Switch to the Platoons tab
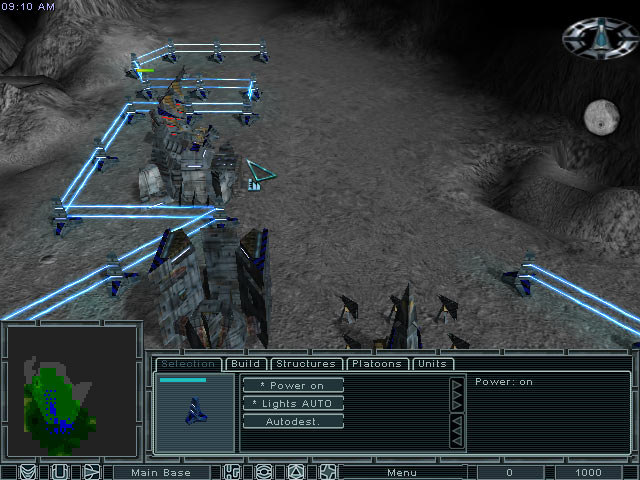The image size is (640, 480). 376,364
